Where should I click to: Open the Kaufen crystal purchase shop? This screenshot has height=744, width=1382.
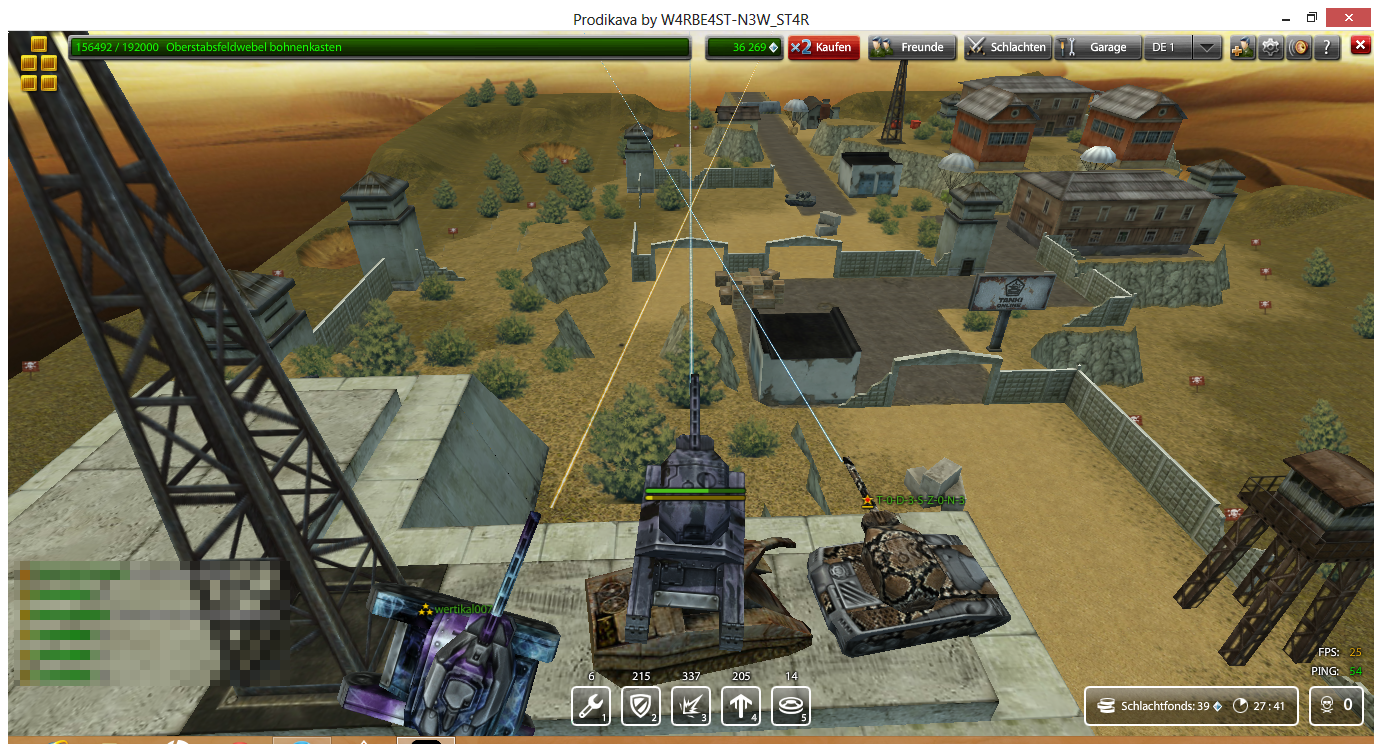coord(823,47)
